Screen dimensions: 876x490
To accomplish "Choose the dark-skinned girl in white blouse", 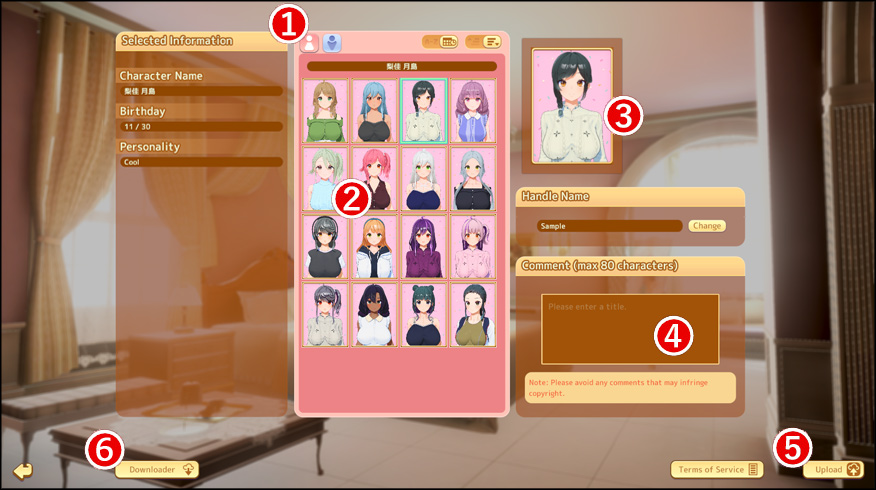I will coord(374,315).
